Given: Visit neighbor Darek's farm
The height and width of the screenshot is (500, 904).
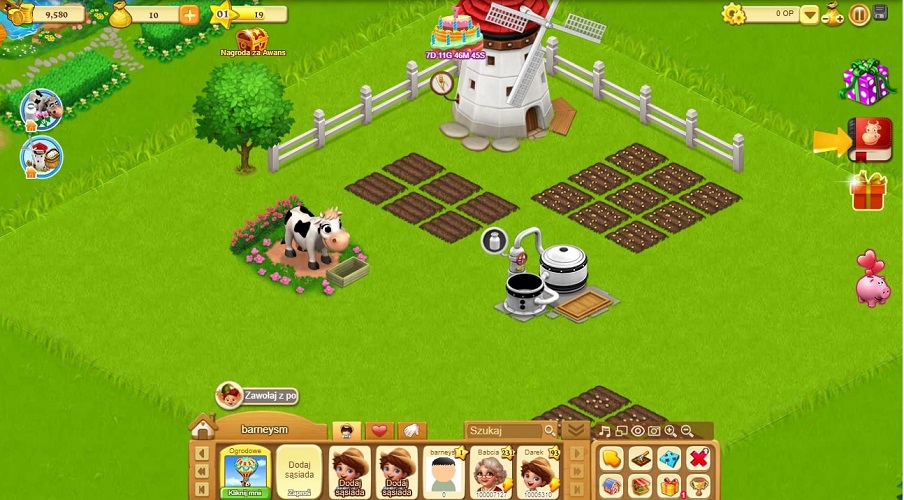Looking at the screenshot, I should click(x=537, y=470).
